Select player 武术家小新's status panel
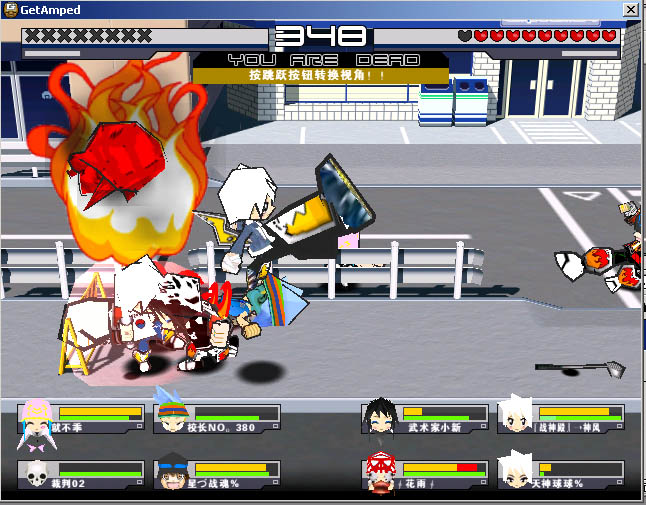This screenshot has width=646, height=505. click(x=425, y=418)
